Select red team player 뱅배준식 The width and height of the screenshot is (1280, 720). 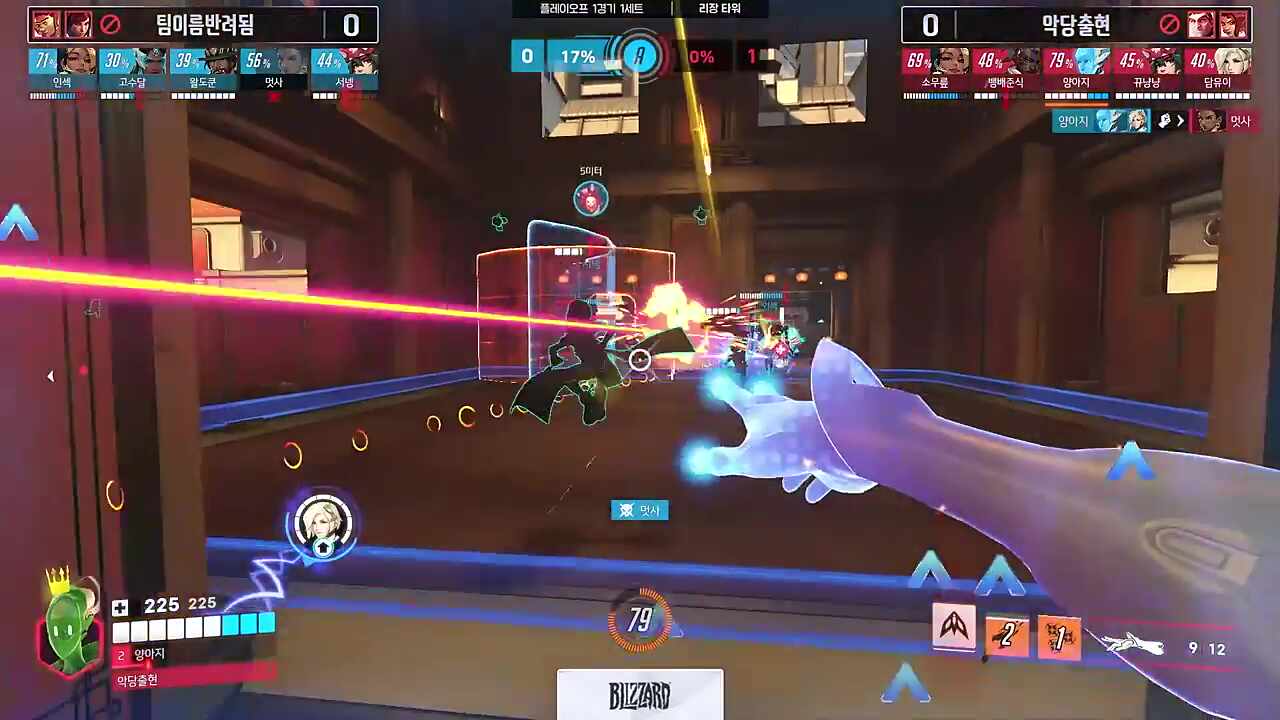click(1006, 70)
